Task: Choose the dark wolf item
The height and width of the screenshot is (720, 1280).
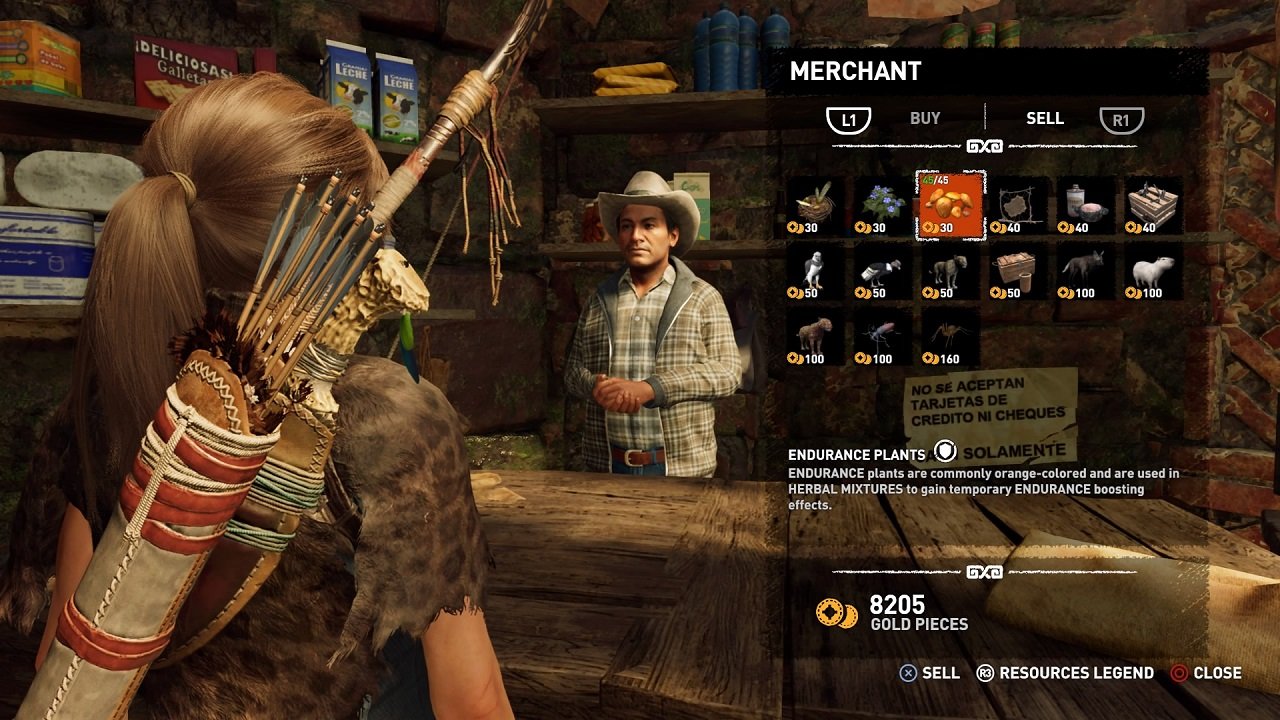Action: 1086,272
